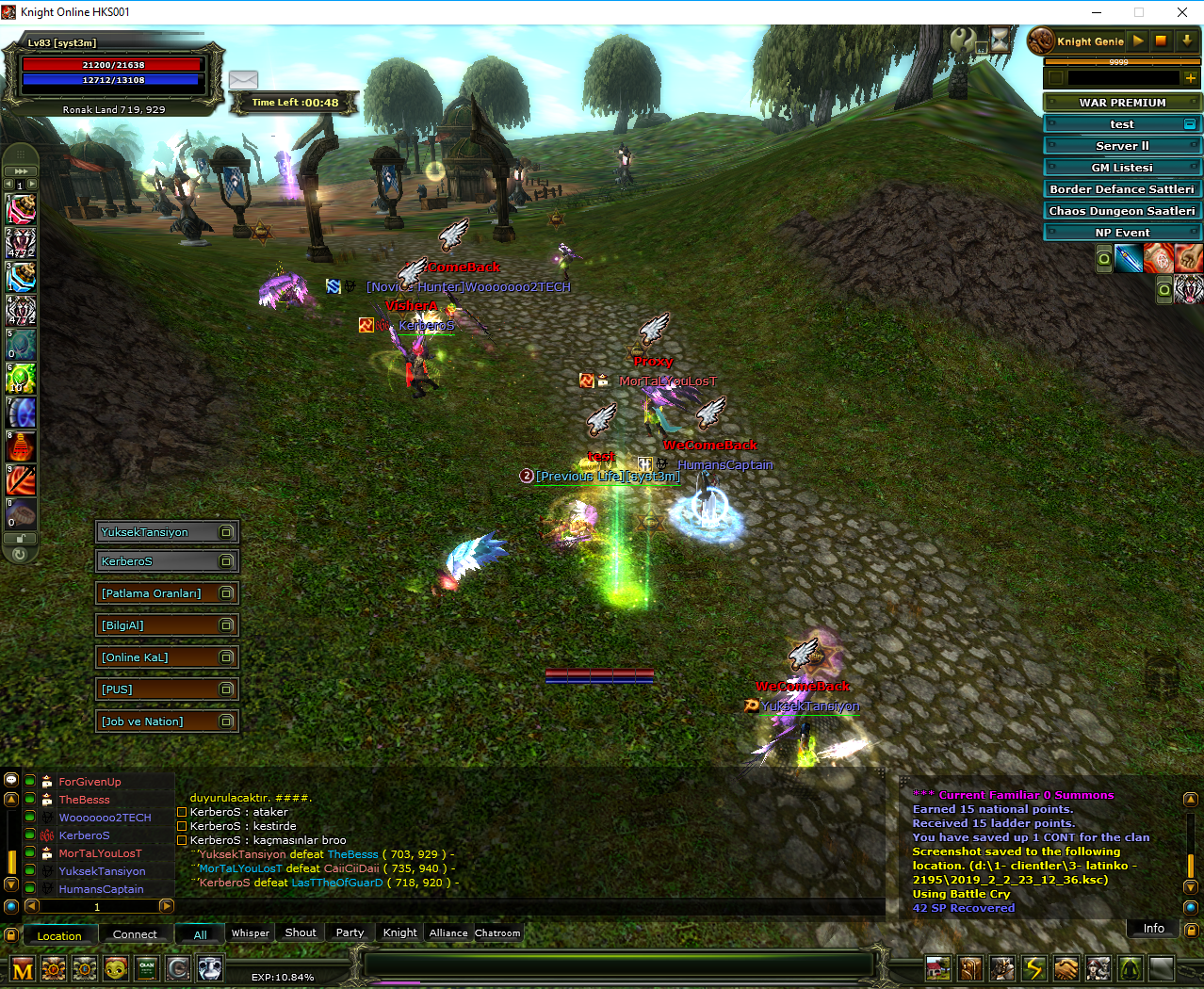
Task: Click the Info button
Action: point(1153,929)
